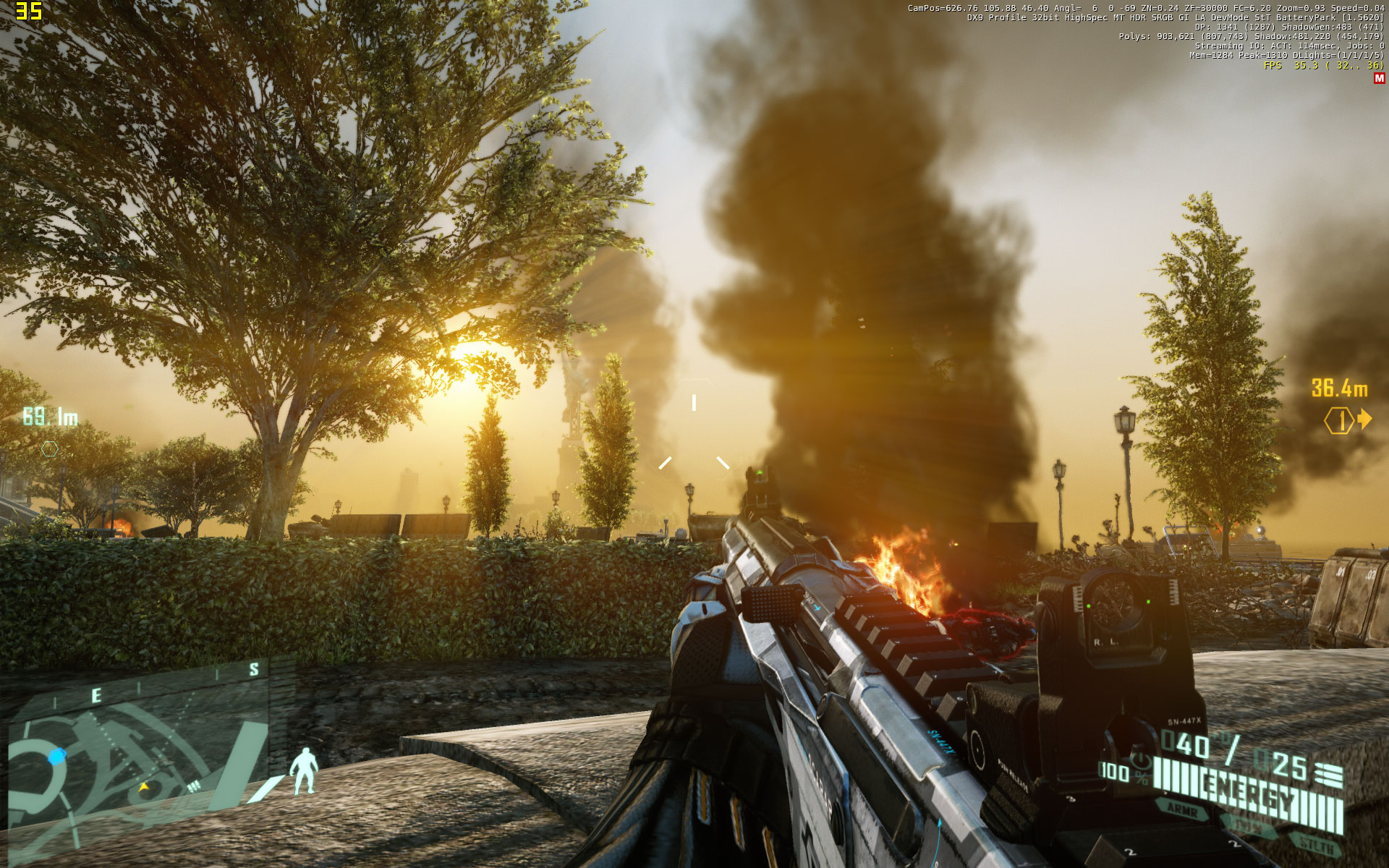Select the yellow player arrow on the minimap
1389x868 pixels.
click(x=144, y=787)
